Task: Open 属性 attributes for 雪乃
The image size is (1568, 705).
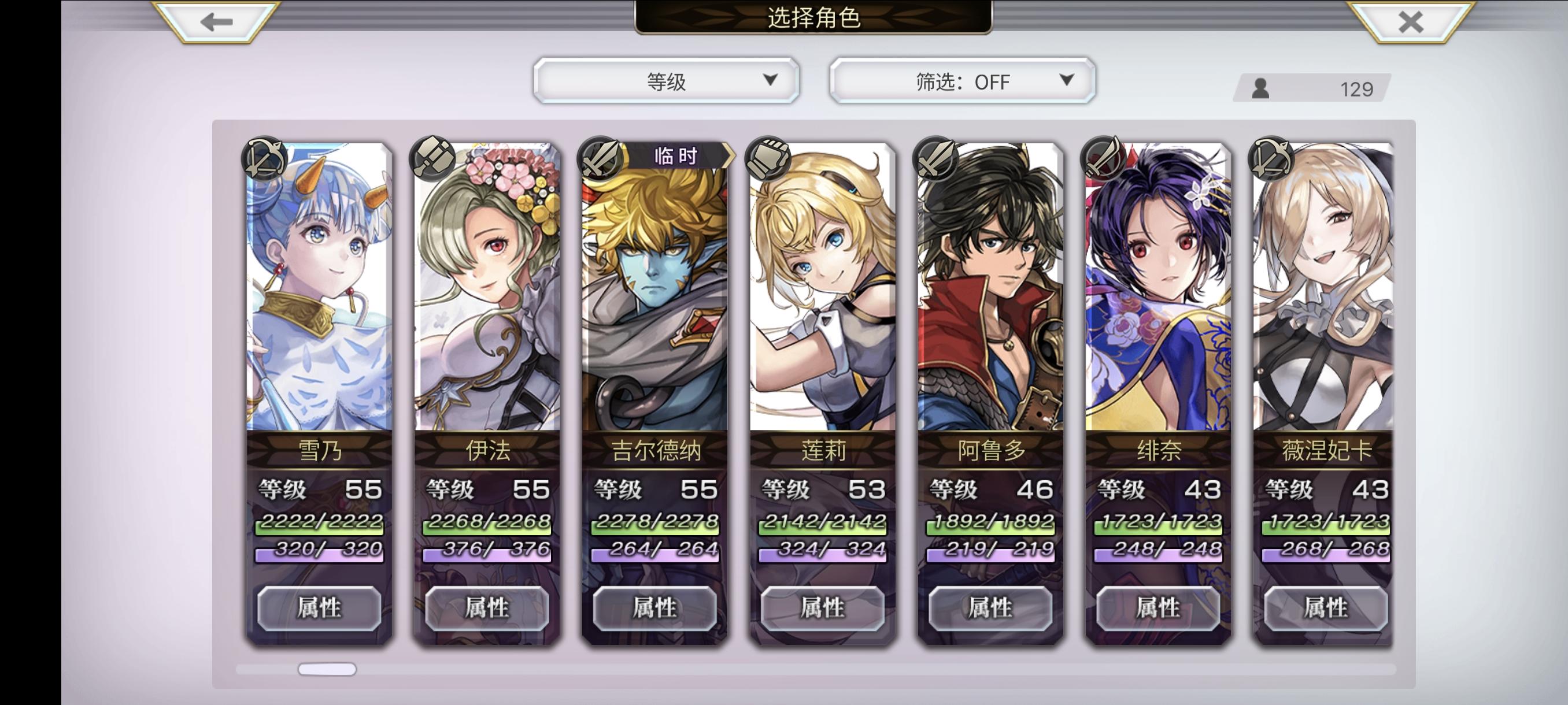Action: pos(319,607)
